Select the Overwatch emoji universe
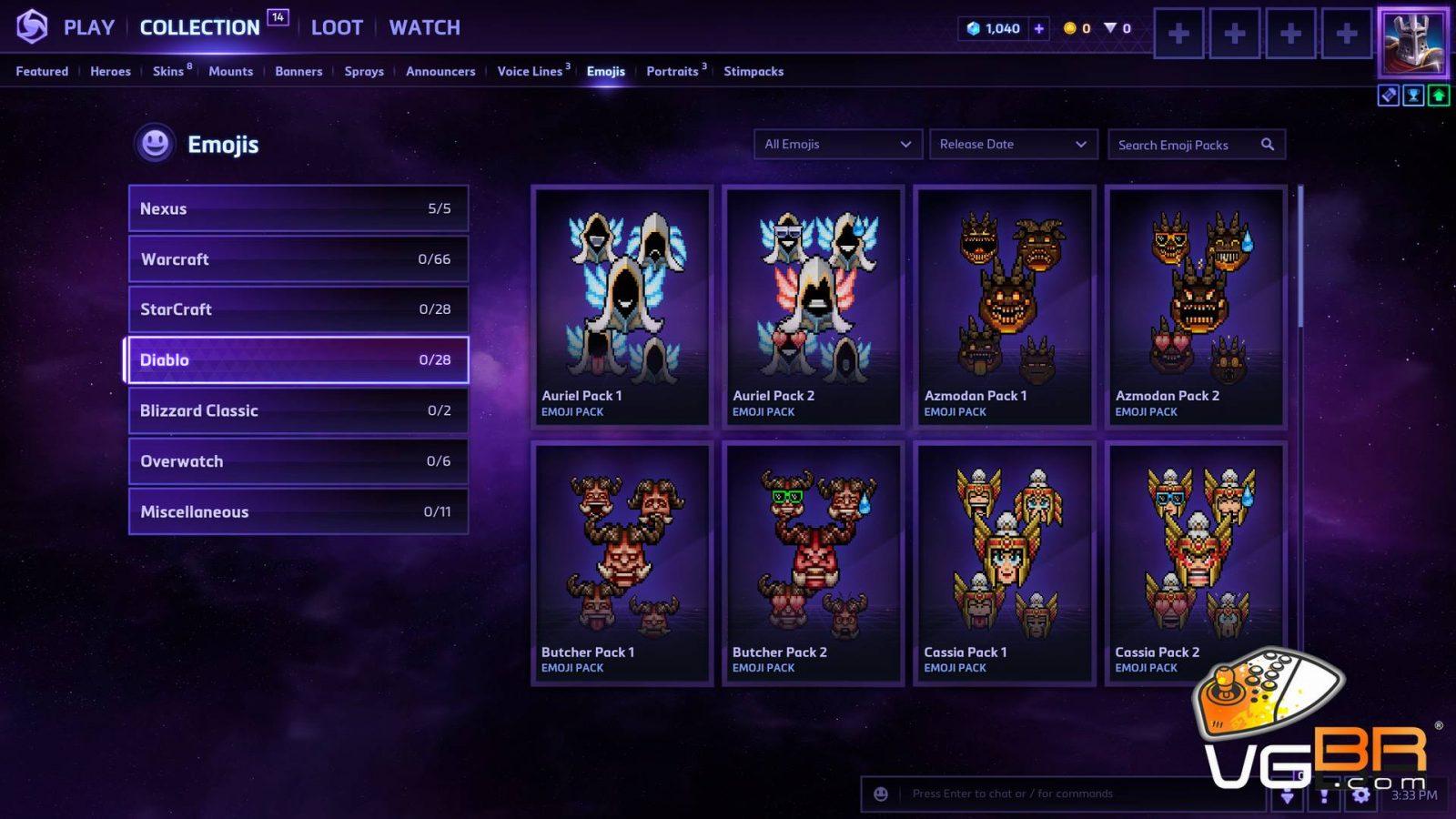This screenshot has height=819, width=1456. point(298,461)
